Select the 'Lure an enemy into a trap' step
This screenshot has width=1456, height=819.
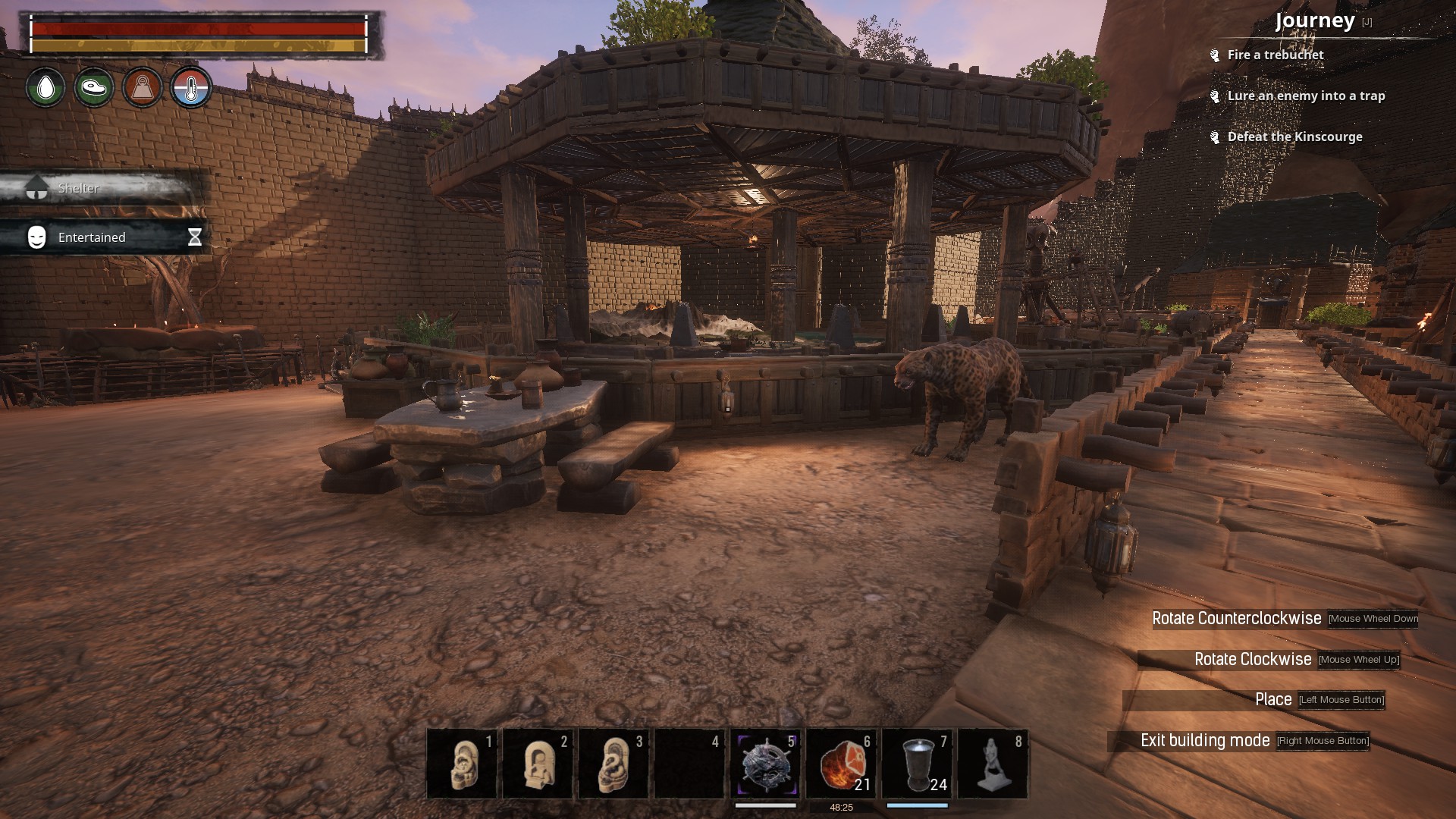point(1306,96)
